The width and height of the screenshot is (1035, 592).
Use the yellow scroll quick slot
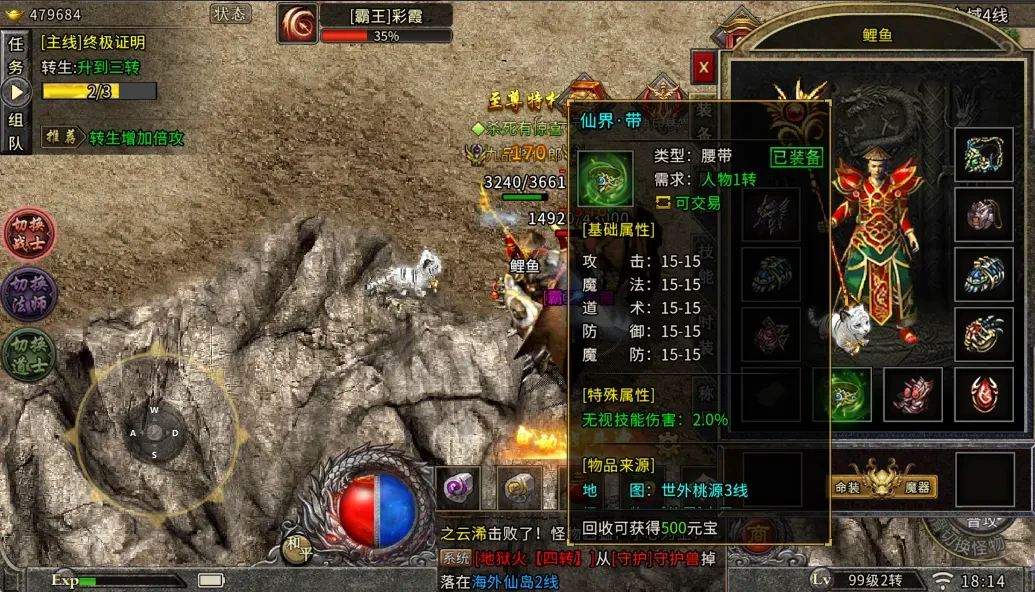tap(520, 488)
